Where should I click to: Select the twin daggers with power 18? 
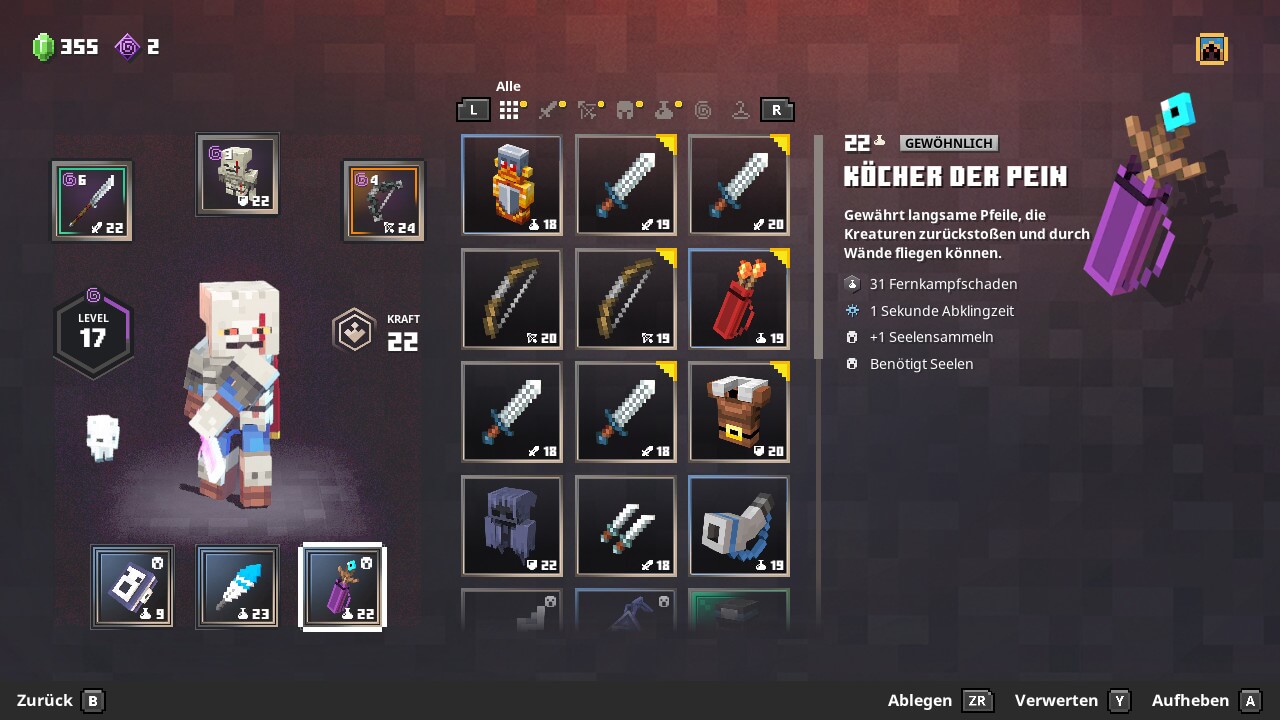(x=625, y=526)
